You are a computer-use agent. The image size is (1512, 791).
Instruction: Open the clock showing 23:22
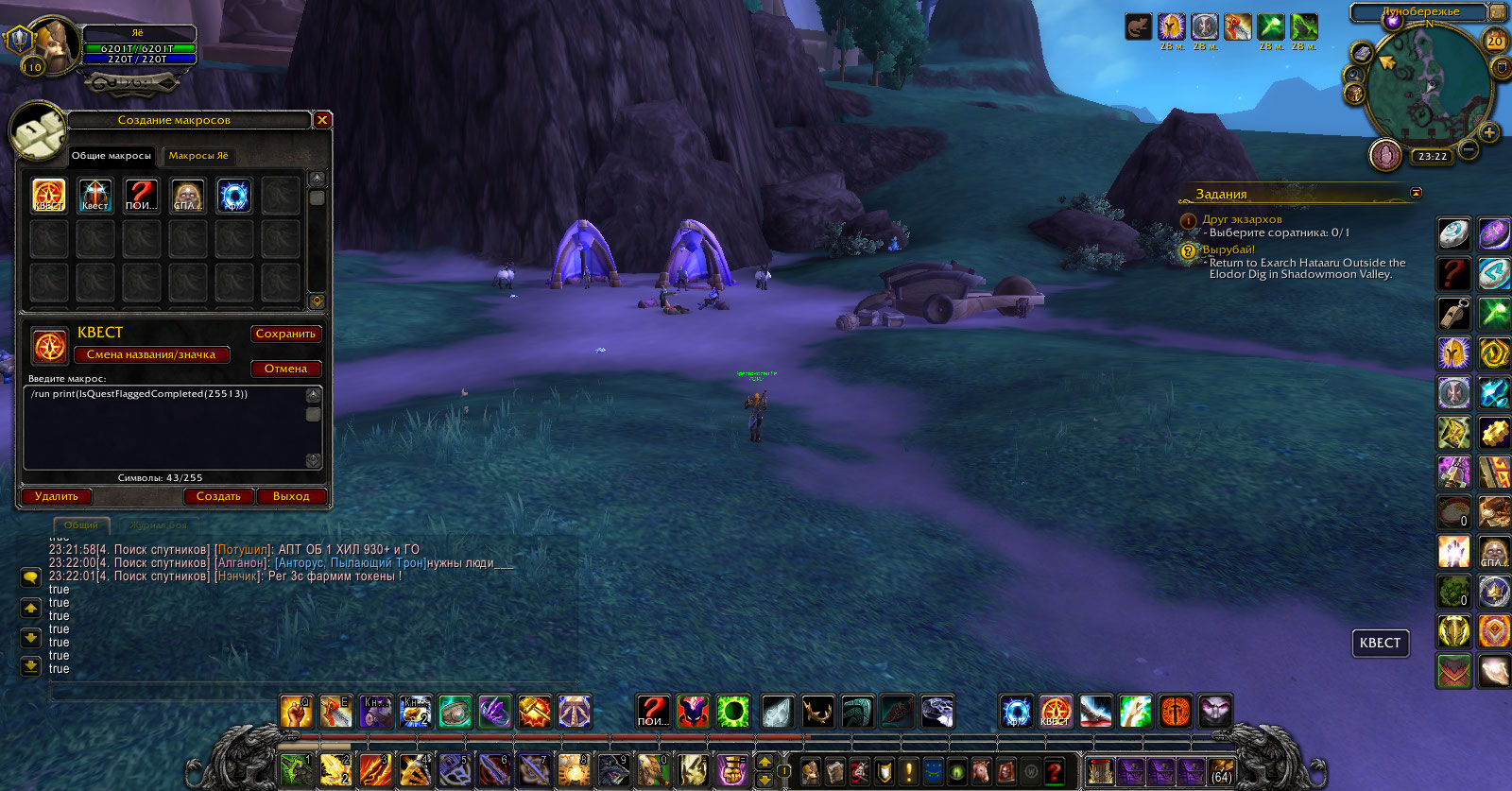point(1433,157)
